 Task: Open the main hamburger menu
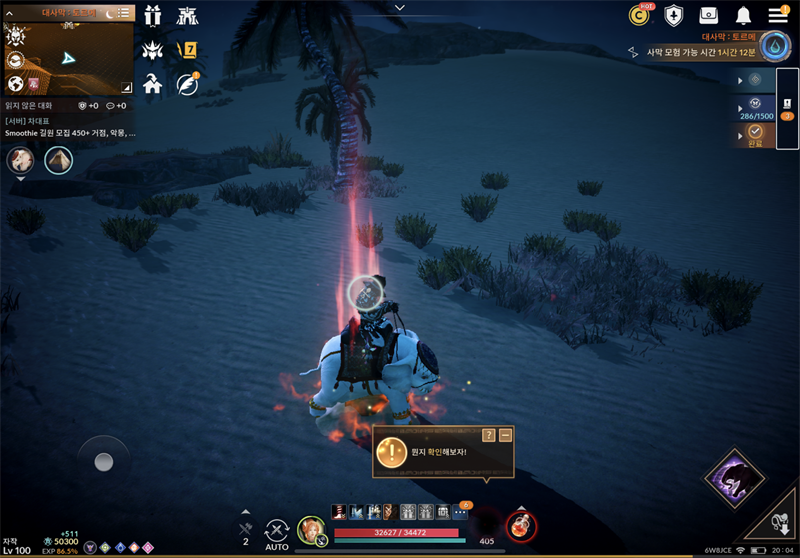tap(778, 15)
